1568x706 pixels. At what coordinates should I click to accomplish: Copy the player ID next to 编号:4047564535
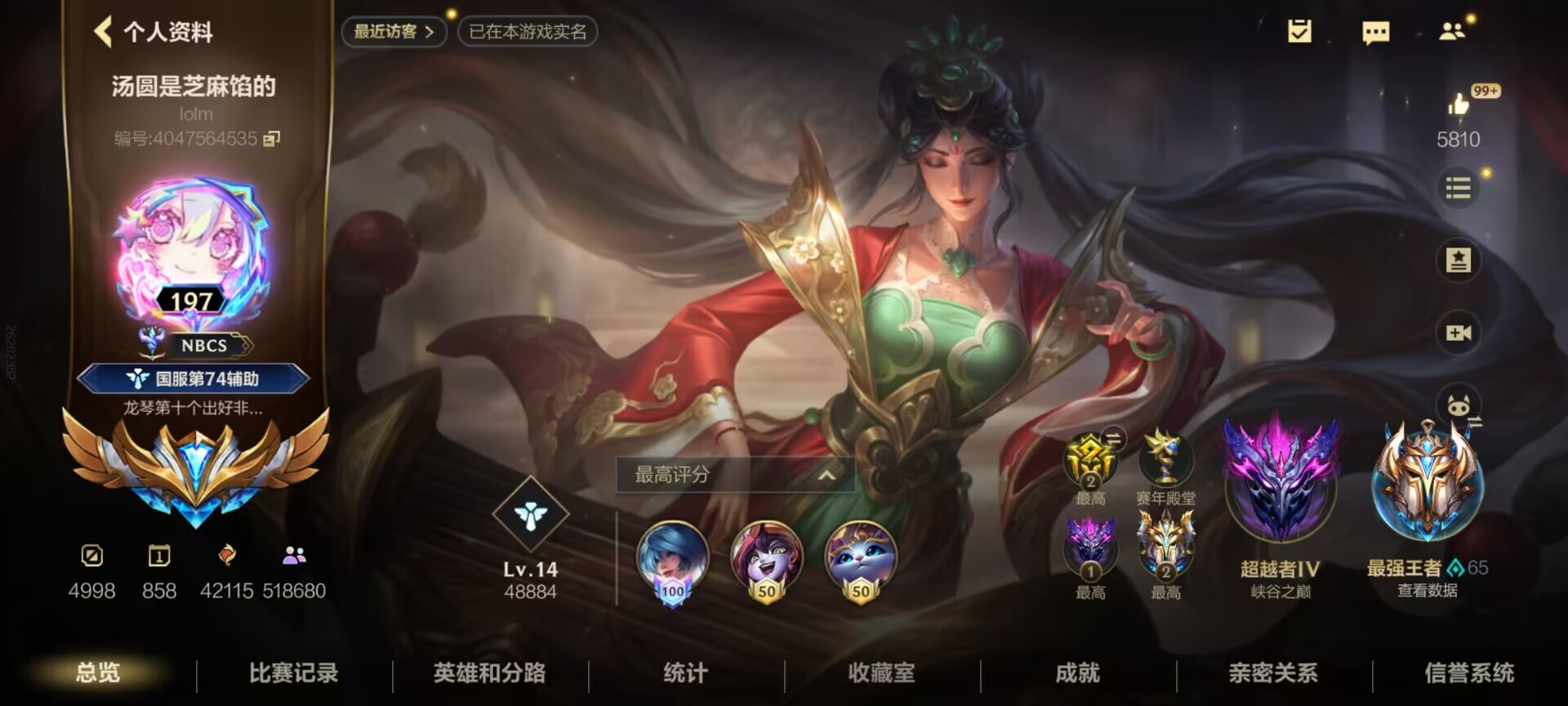(271, 138)
